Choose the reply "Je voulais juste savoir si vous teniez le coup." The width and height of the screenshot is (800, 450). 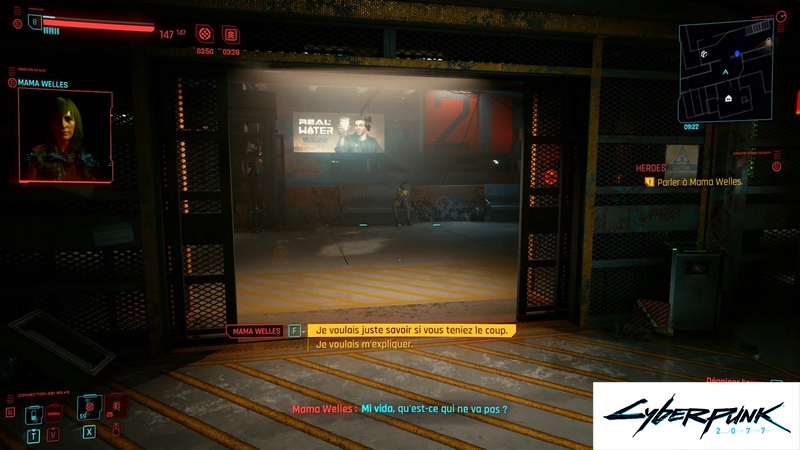(412, 330)
